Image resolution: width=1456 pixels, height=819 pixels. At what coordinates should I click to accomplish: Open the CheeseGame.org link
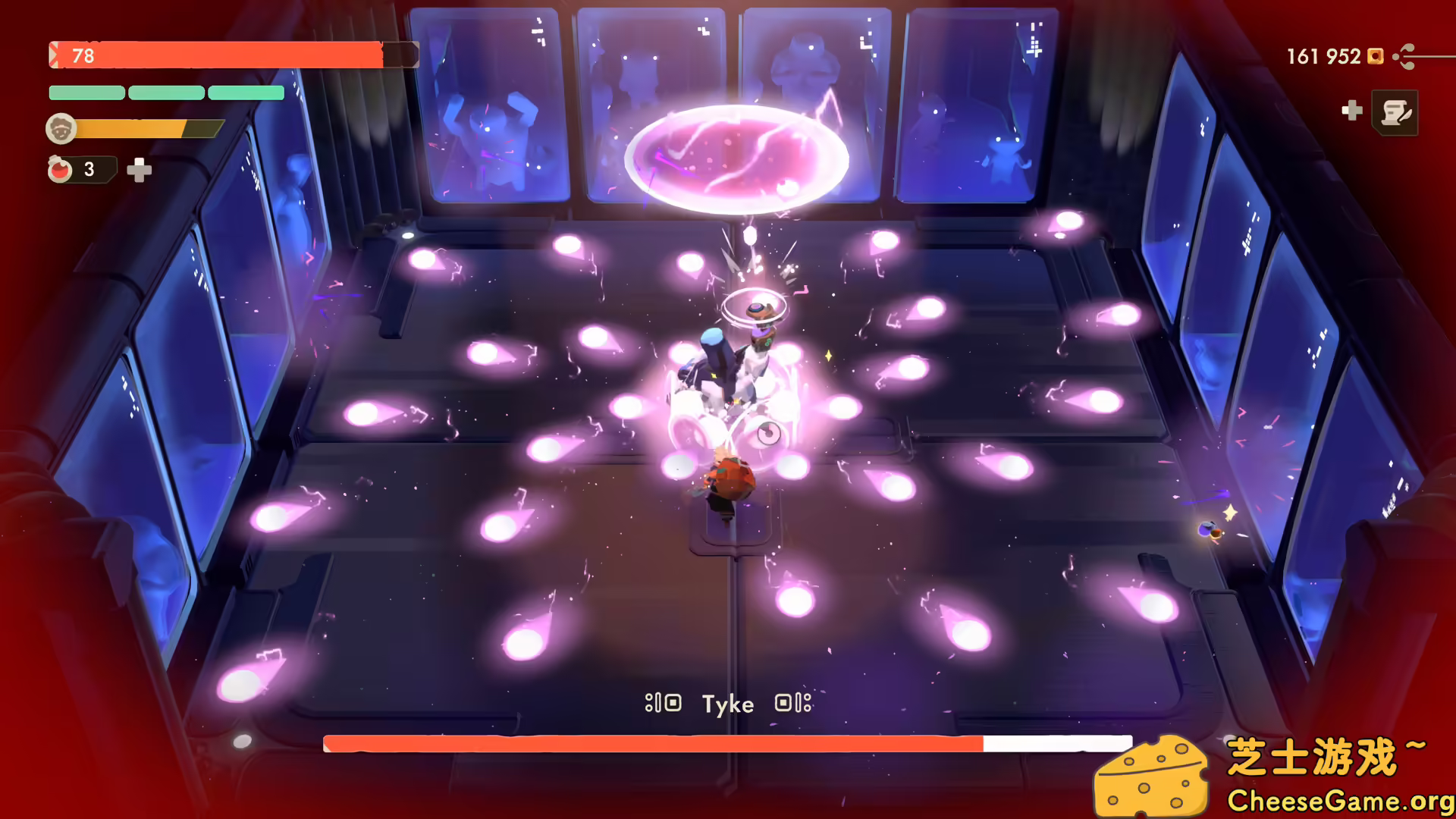coord(1339,799)
